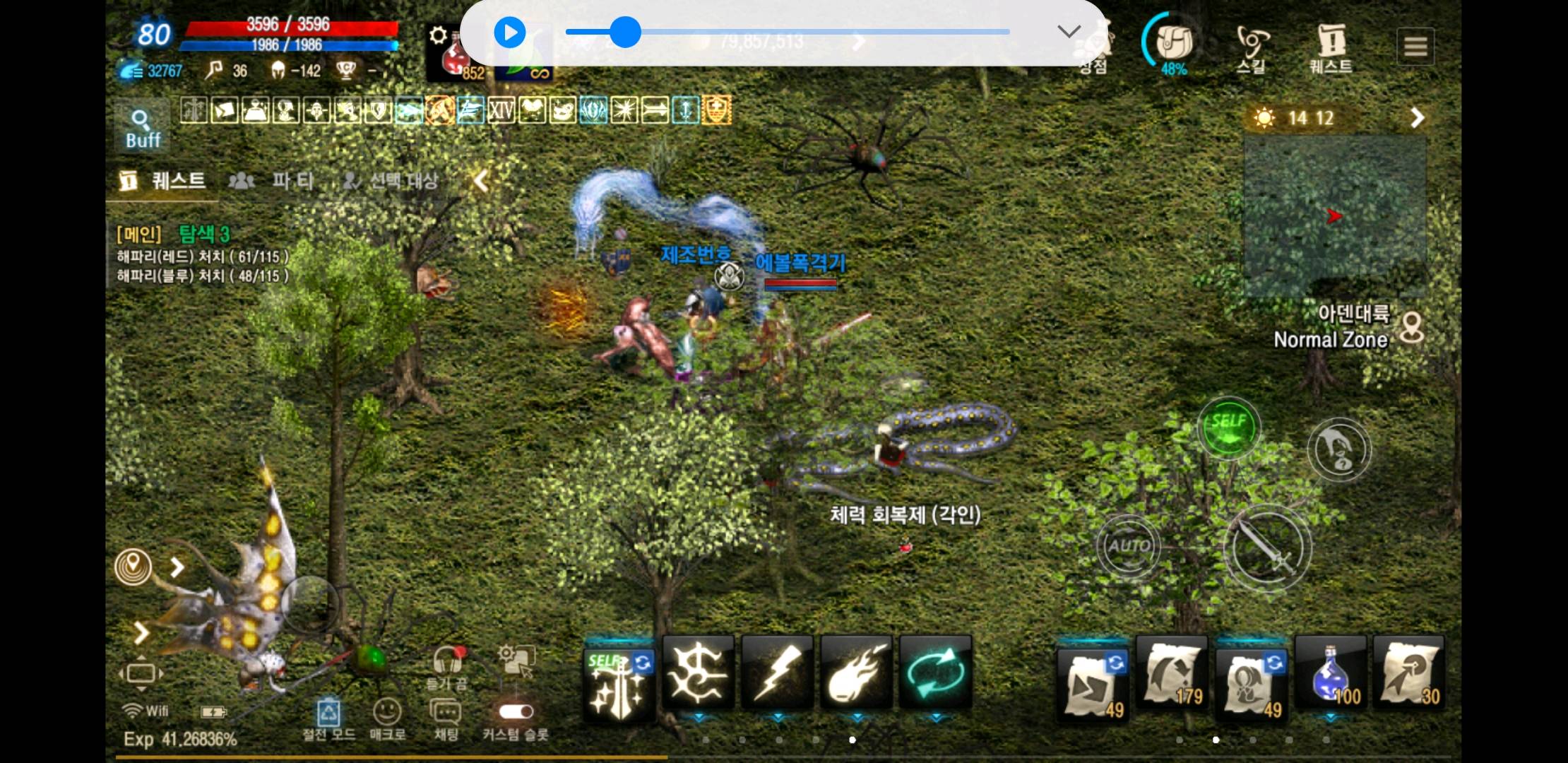
Task: Activate the green SELF target button
Action: pyautogui.click(x=1228, y=427)
